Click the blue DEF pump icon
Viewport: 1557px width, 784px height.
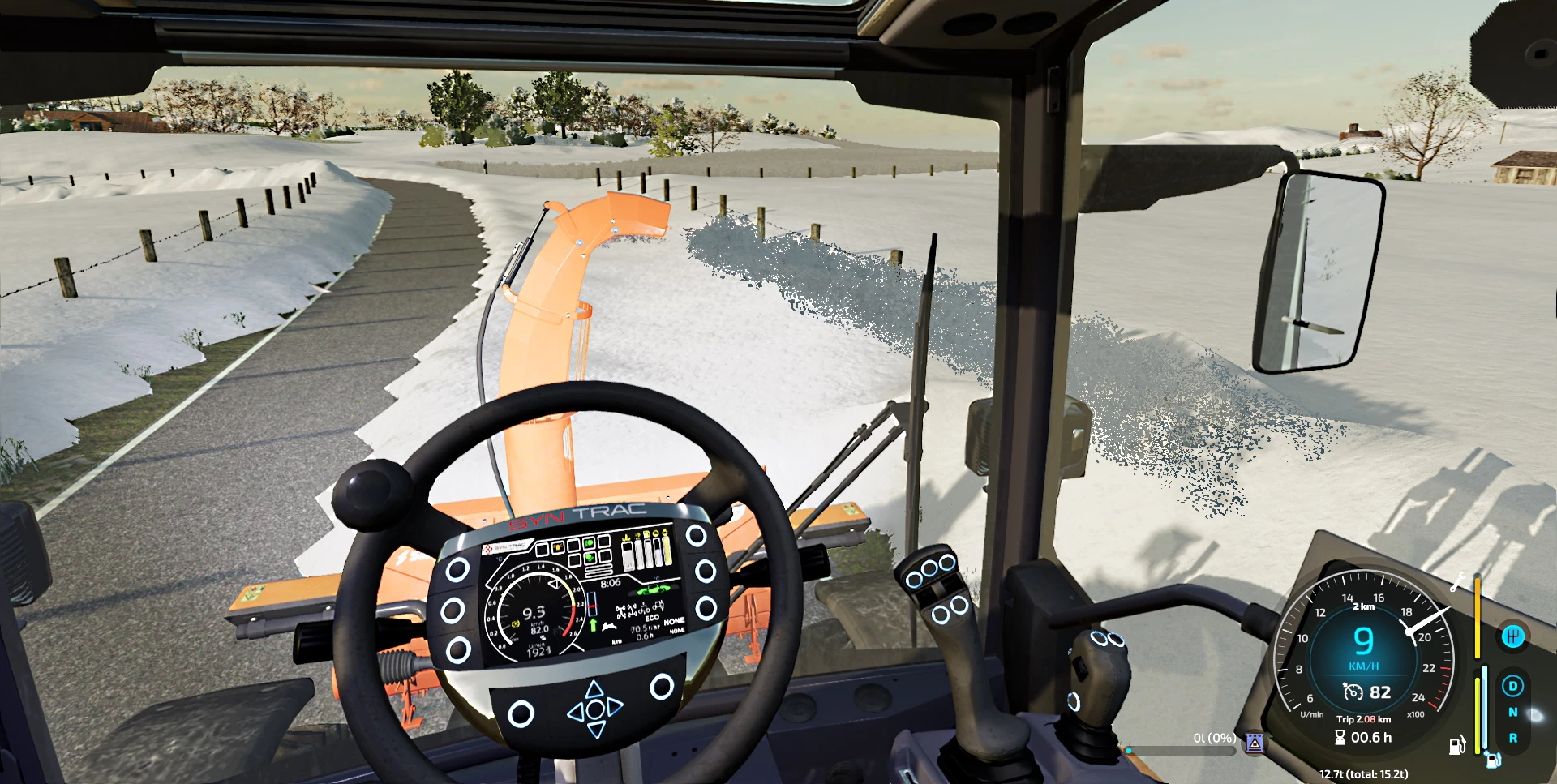pyautogui.click(x=1493, y=760)
